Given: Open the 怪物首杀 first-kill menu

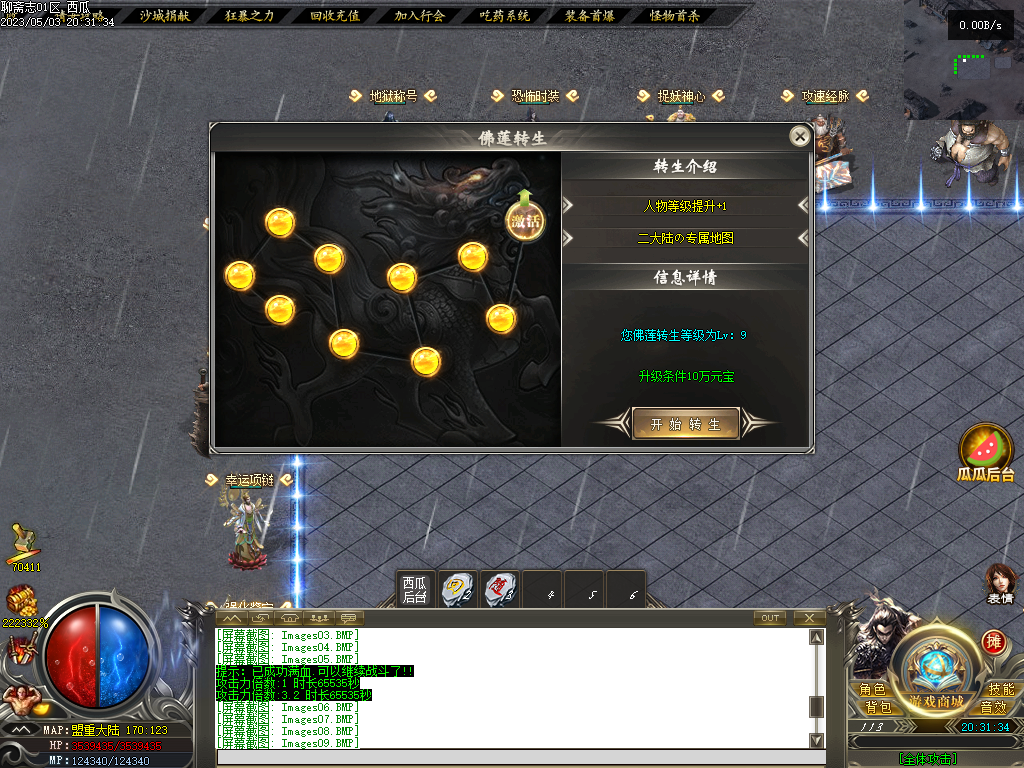Looking at the screenshot, I should pos(675,15).
